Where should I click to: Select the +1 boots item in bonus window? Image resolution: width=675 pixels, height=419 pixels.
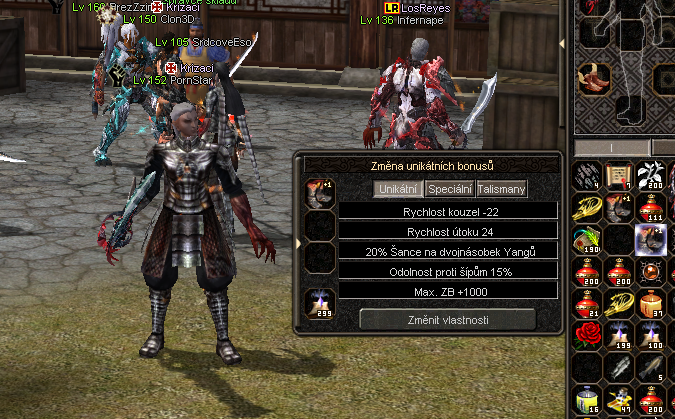coord(321,192)
